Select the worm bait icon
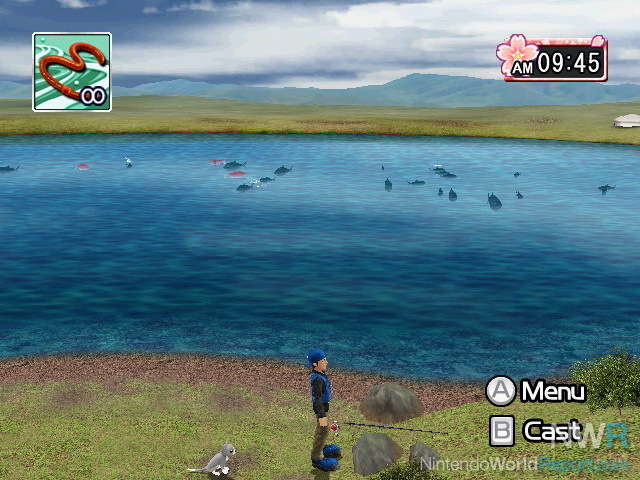640x480 pixels. pos(71,71)
